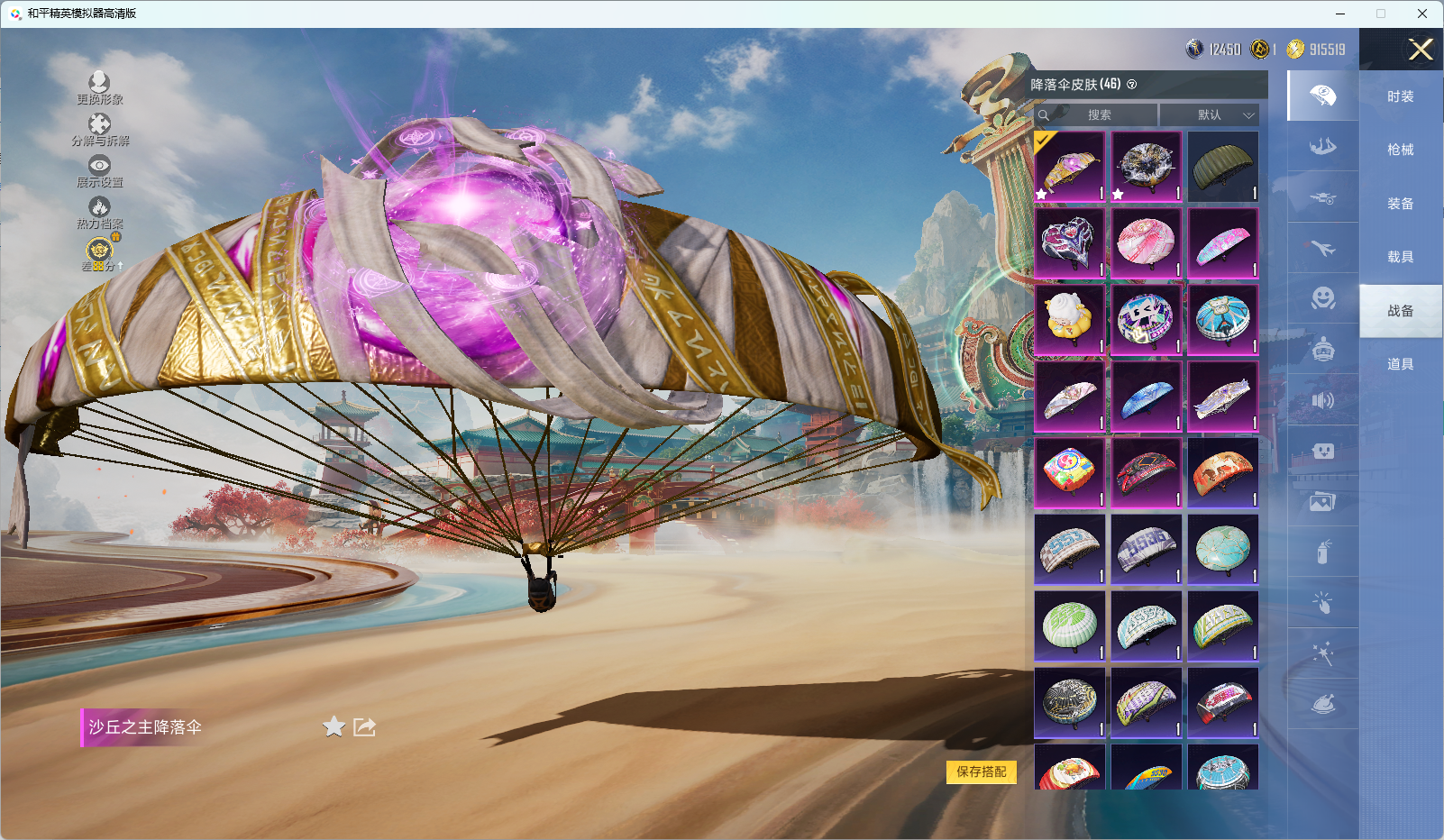The width and height of the screenshot is (1444, 840).
Task: Choose the pink round parachute skin
Action: (1146, 243)
